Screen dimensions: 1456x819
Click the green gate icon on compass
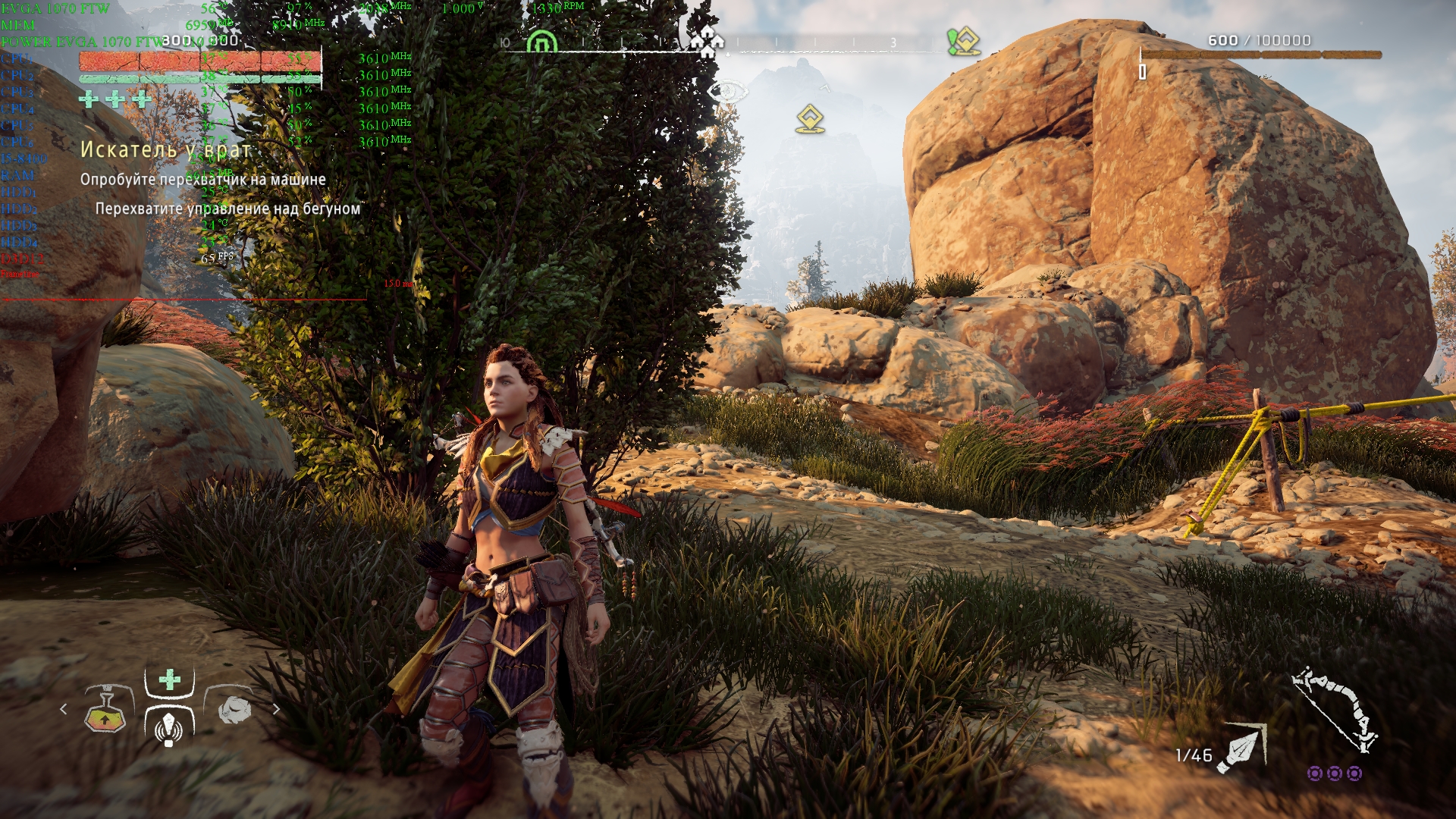tap(541, 41)
